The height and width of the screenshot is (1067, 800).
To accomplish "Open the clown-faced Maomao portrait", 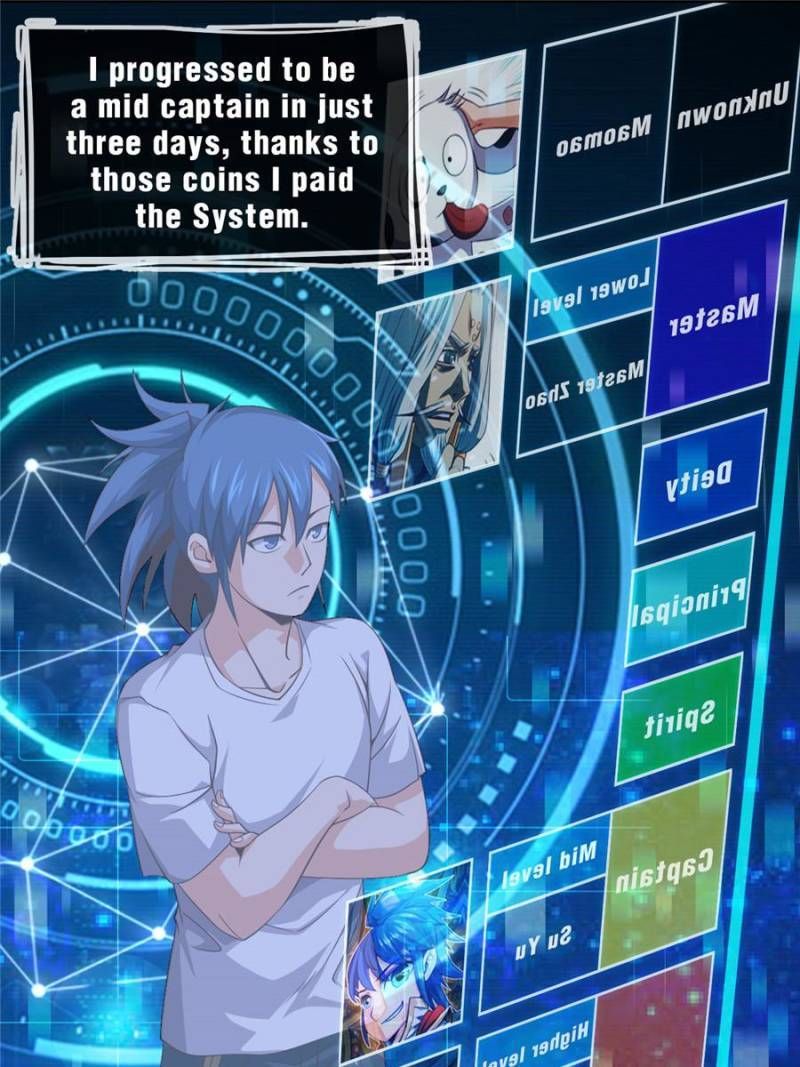I will pyautogui.click(x=467, y=155).
